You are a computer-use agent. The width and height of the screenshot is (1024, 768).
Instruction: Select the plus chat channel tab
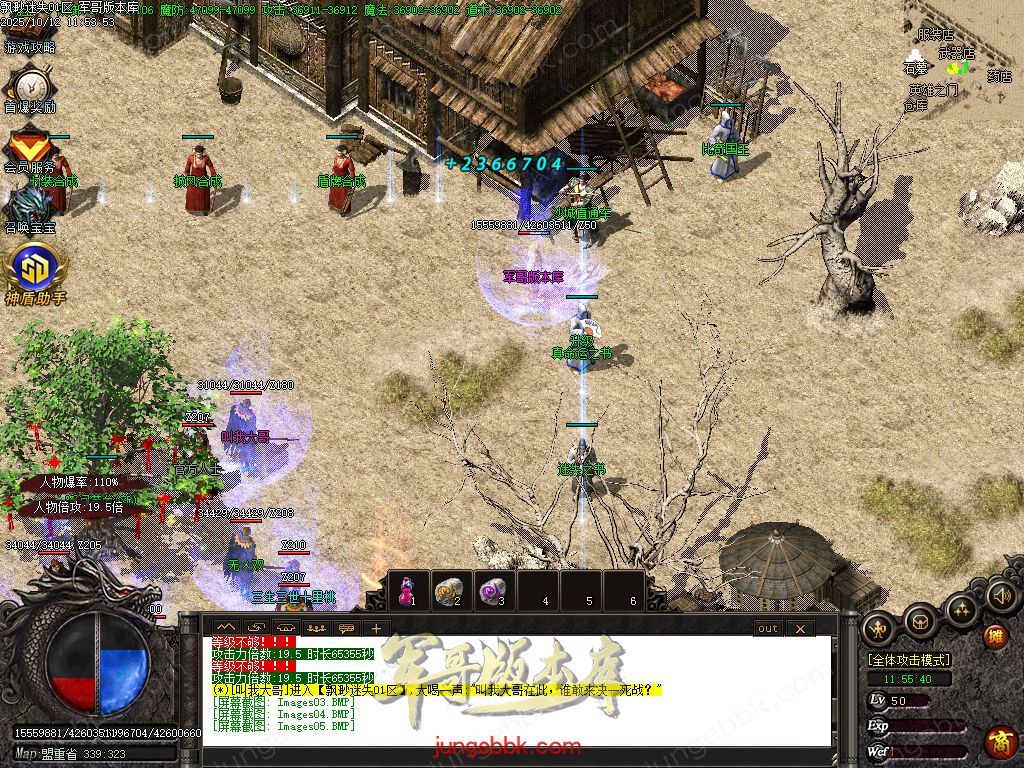pyautogui.click(x=375, y=628)
